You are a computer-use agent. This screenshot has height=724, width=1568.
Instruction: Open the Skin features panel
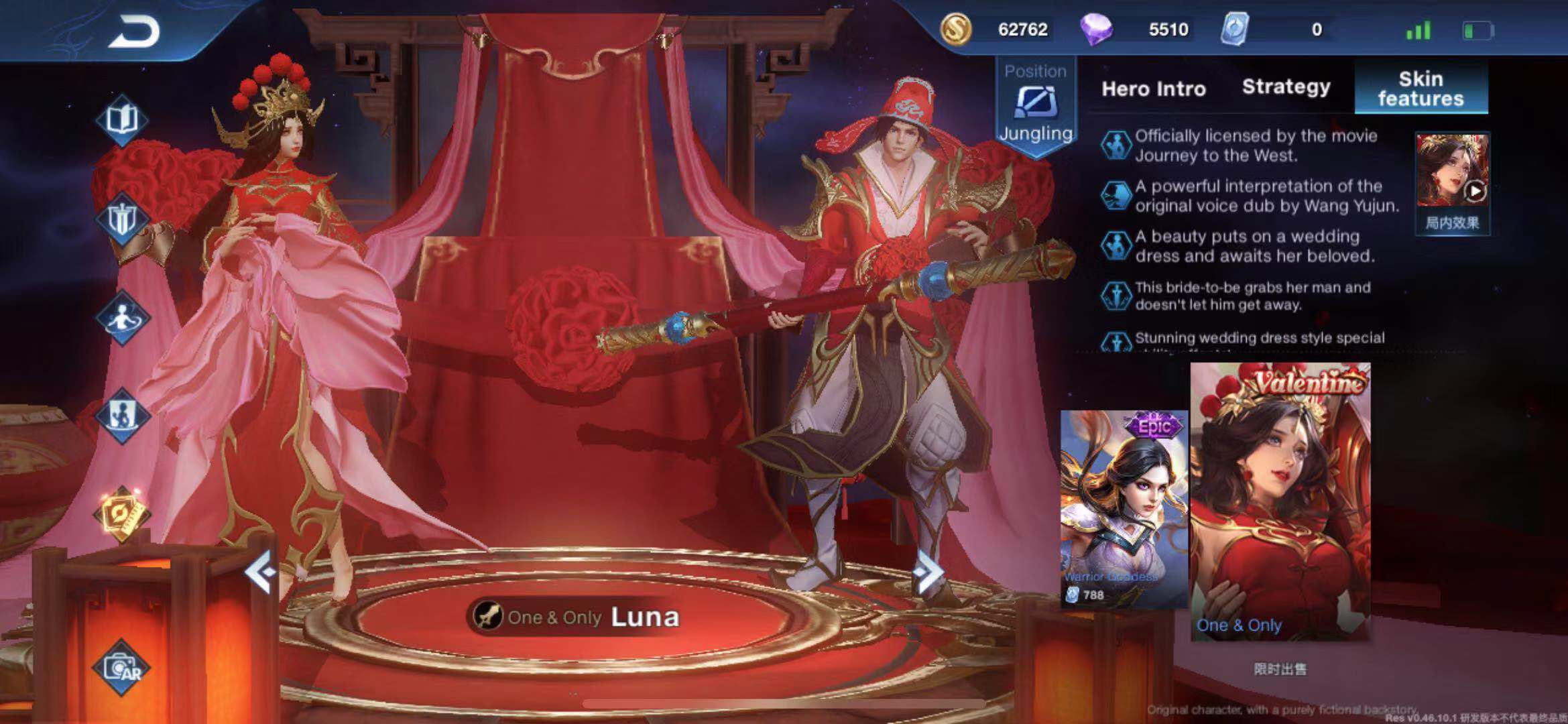pyautogui.click(x=1421, y=87)
